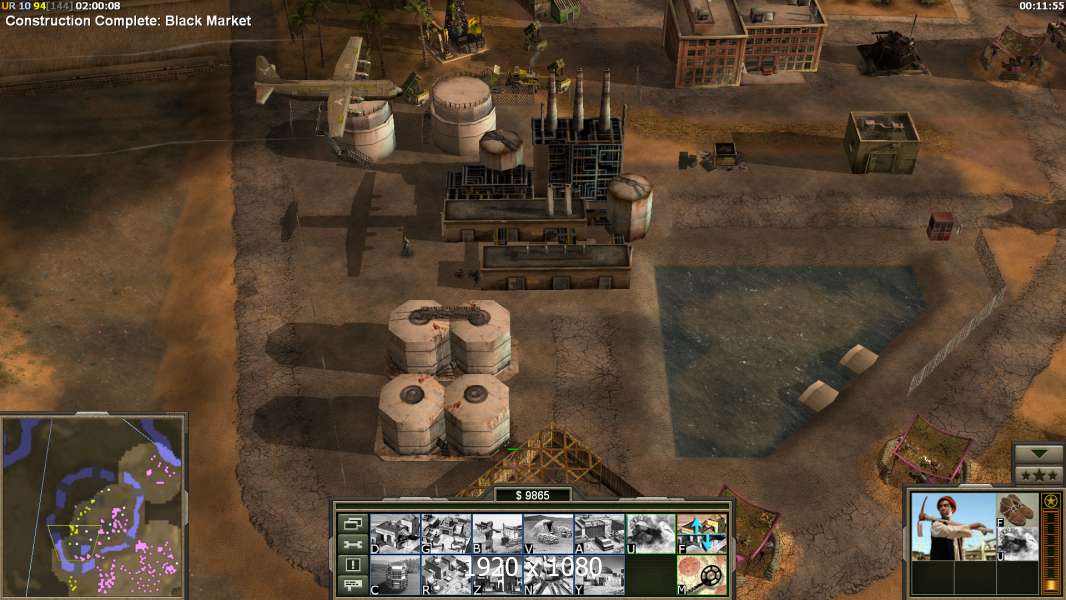Pick the tunnel mound build icon marked V
Screen dimensions: 1066x600
(x=548, y=534)
